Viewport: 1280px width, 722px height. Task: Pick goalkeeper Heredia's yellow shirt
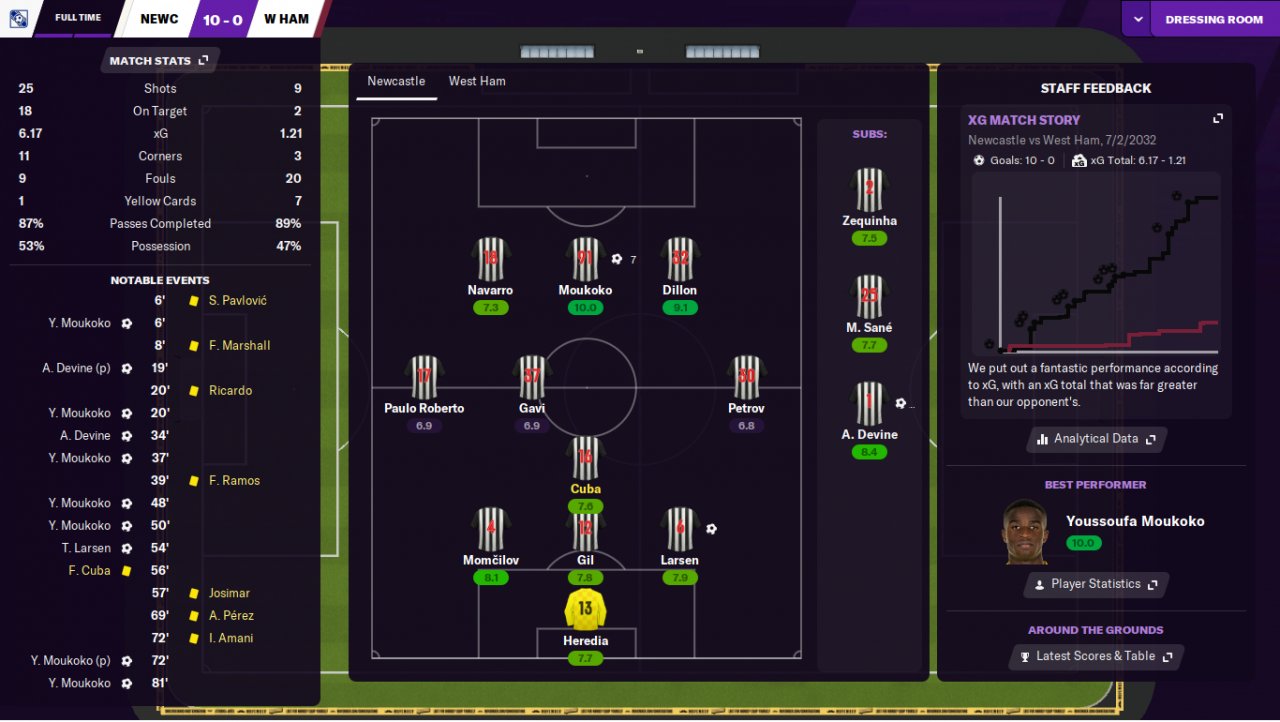tap(585, 609)
